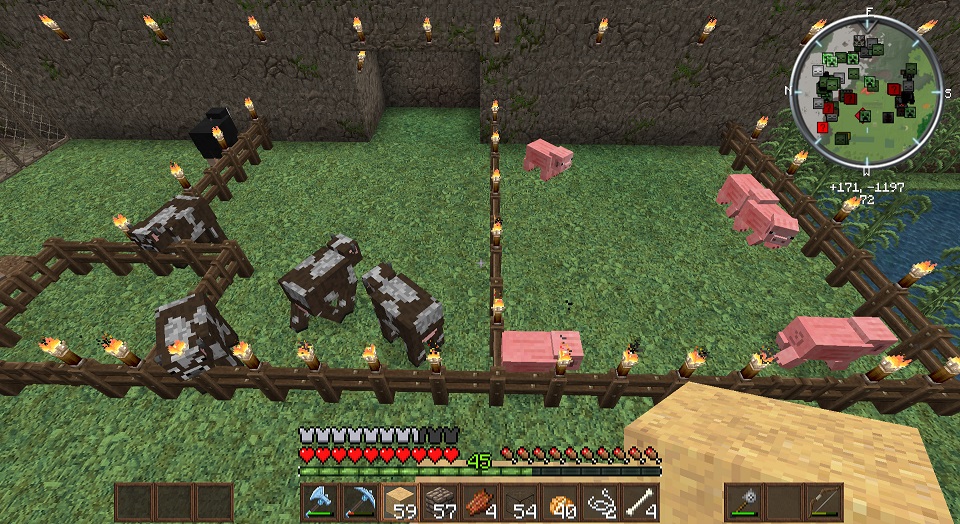Choose the orange food stack of 40
The image size is (960, 524).
coord(560,501)
